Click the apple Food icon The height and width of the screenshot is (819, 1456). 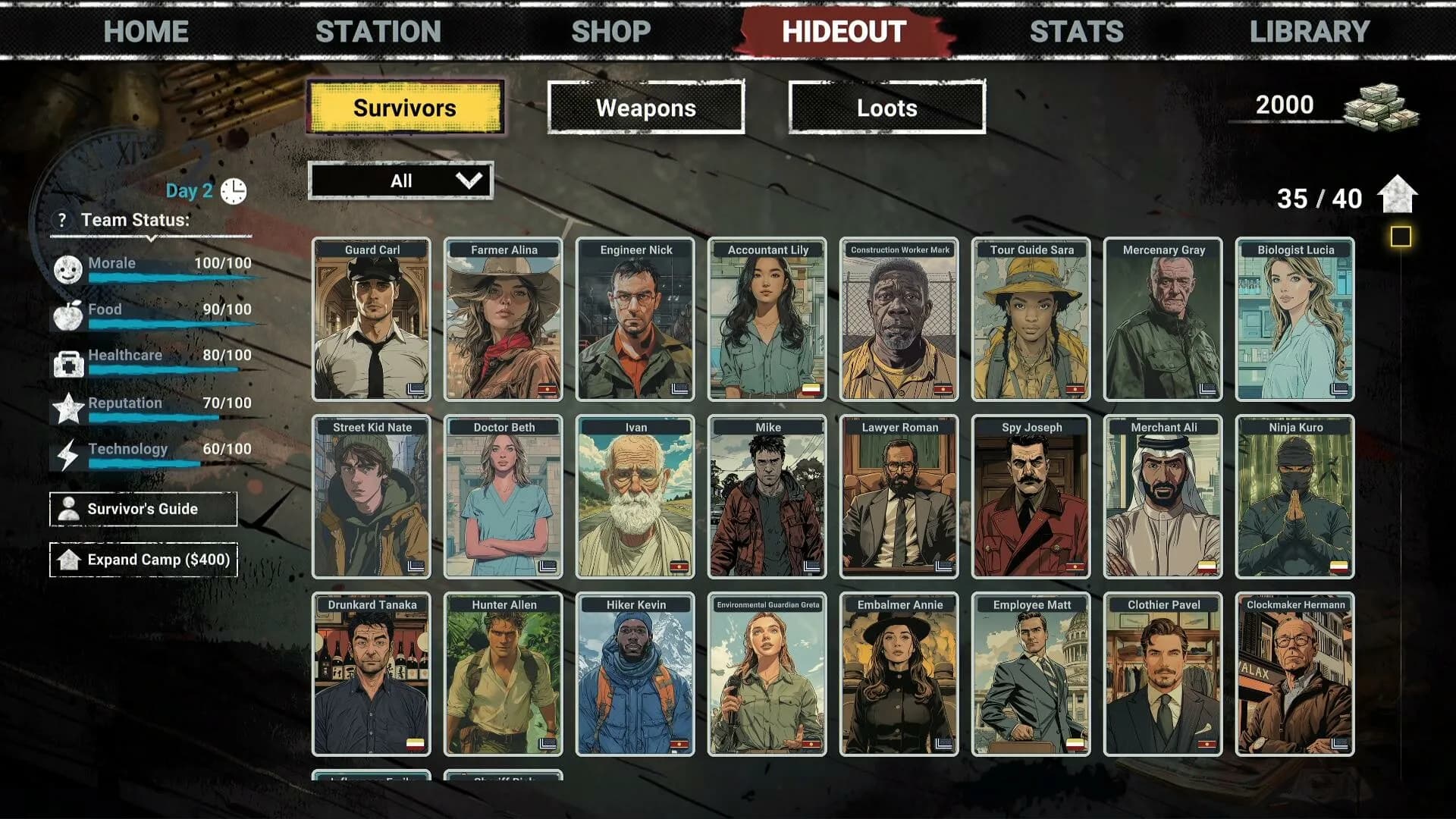[71, 313]
